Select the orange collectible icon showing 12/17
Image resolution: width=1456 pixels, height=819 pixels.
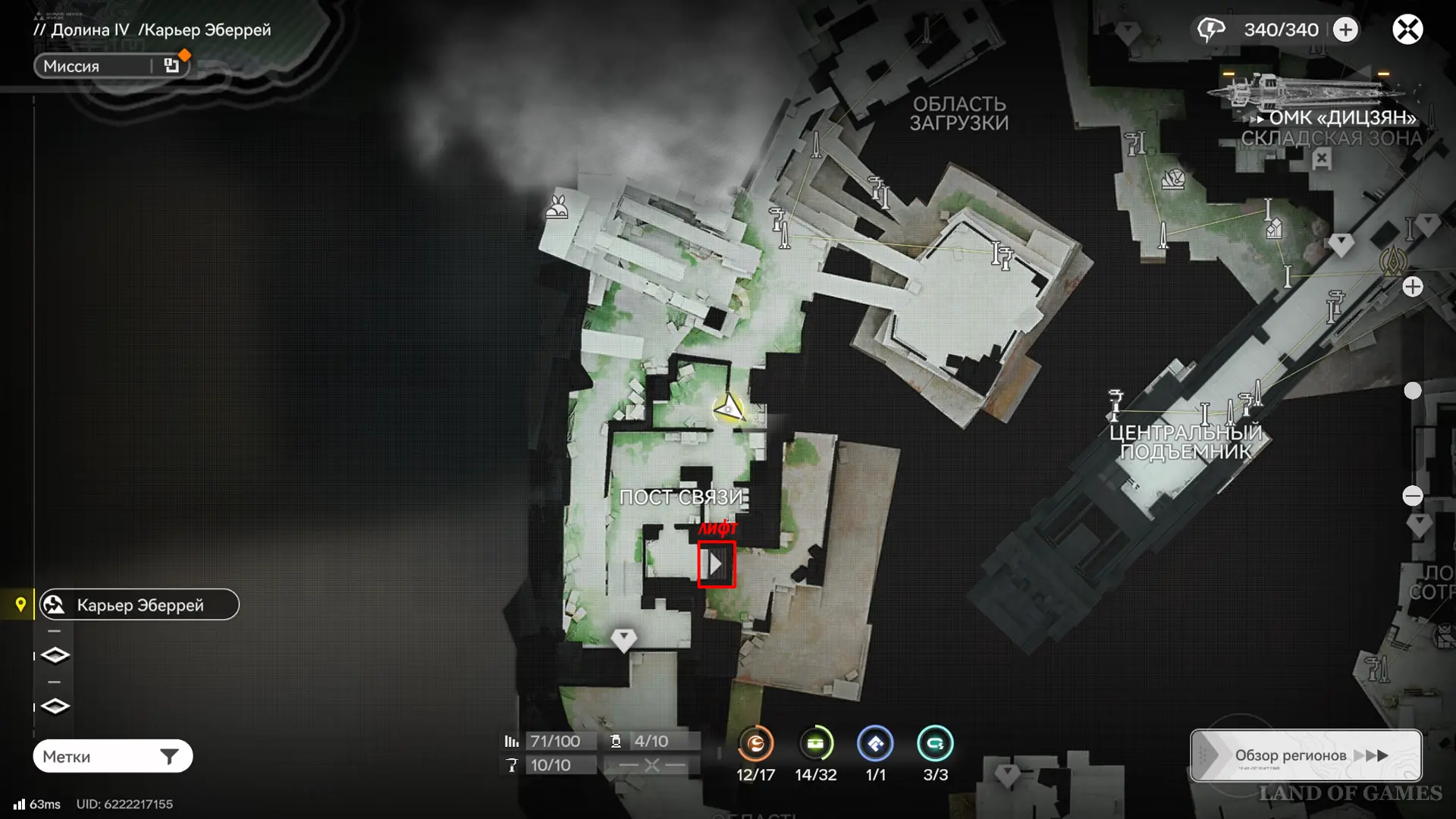click(755, 744)
